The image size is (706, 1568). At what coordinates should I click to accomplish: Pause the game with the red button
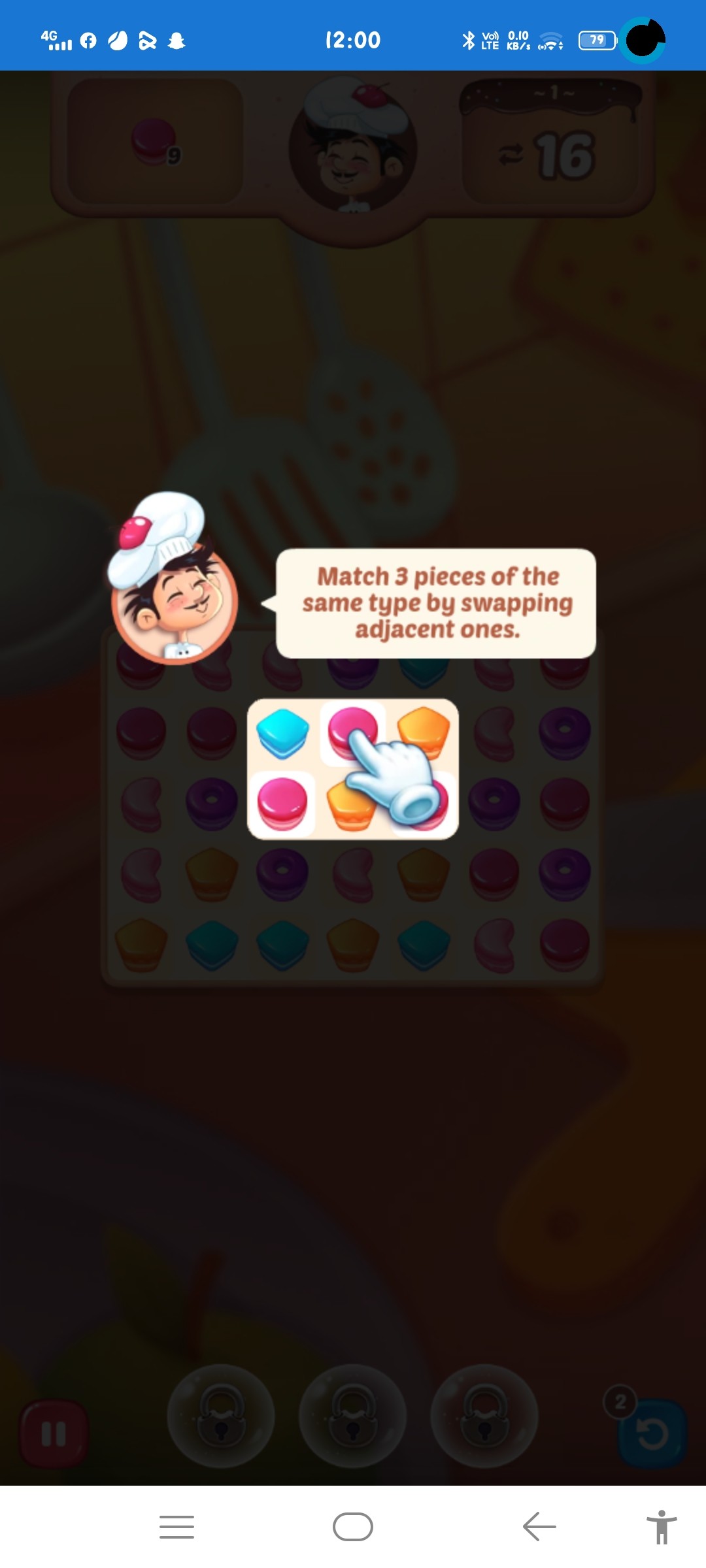[x=54, y=1433]
